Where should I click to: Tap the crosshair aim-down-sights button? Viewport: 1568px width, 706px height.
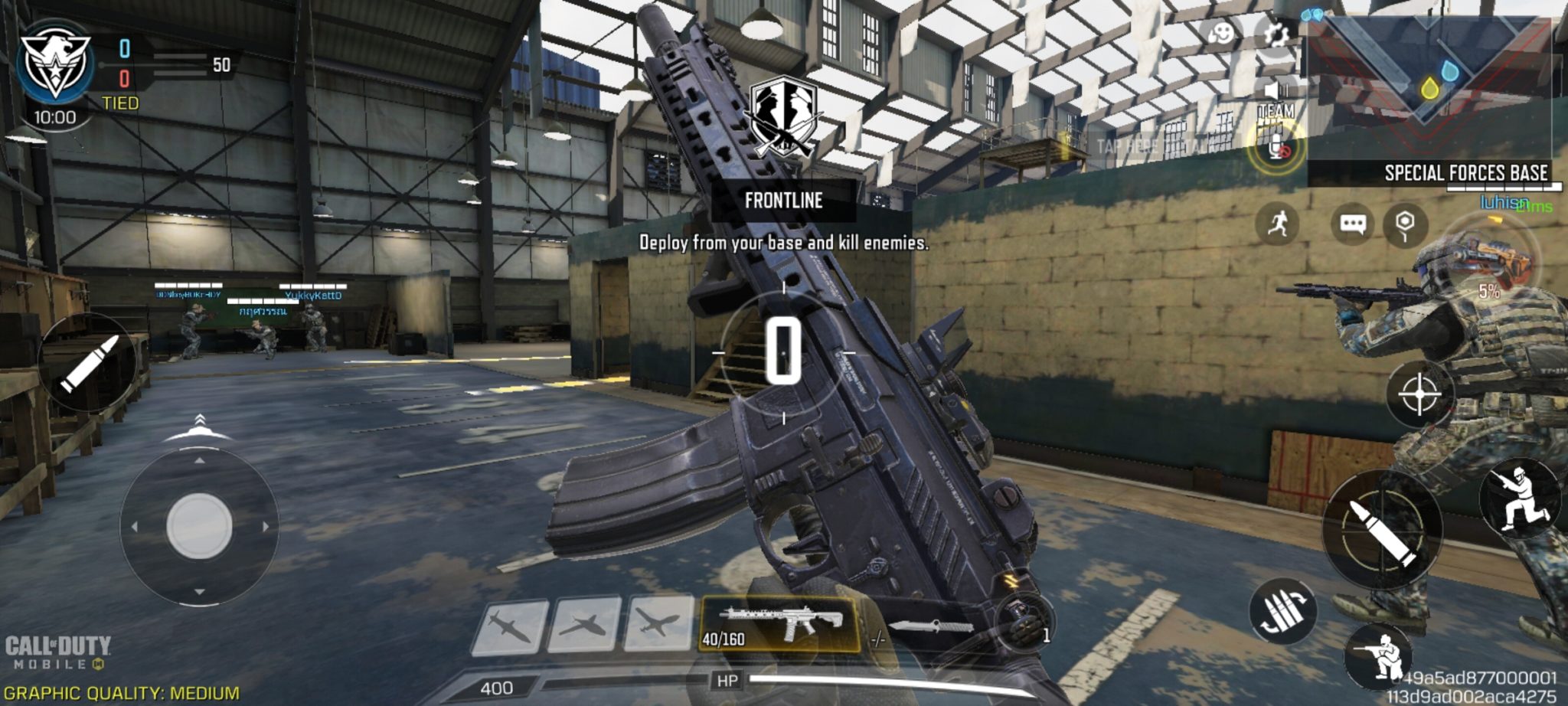tap(1419, 394)
